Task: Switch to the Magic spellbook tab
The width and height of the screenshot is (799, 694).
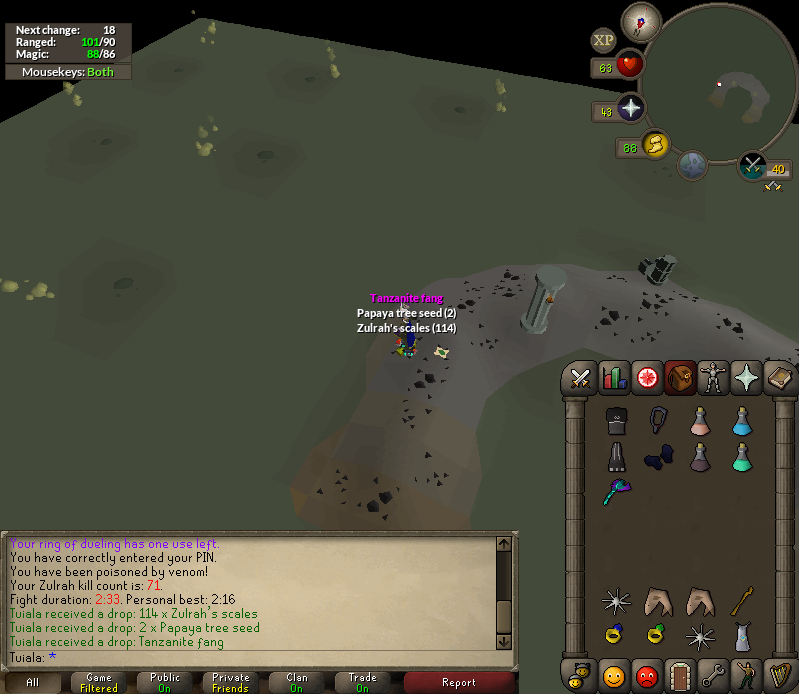Action: pyautogui.click(x=779, y=378)
